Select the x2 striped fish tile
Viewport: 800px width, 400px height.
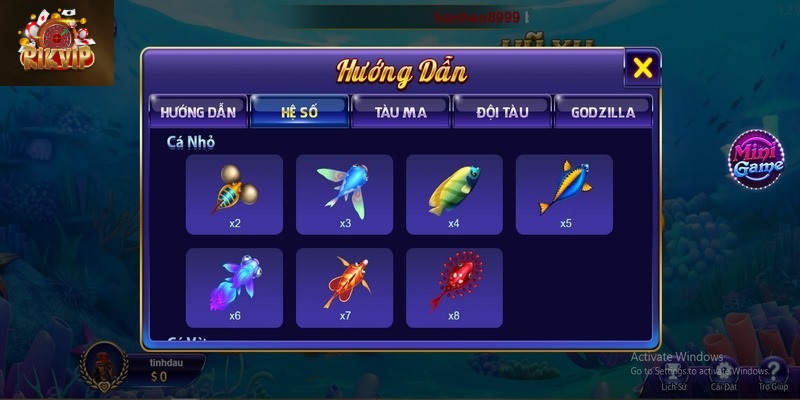[234, 194]
